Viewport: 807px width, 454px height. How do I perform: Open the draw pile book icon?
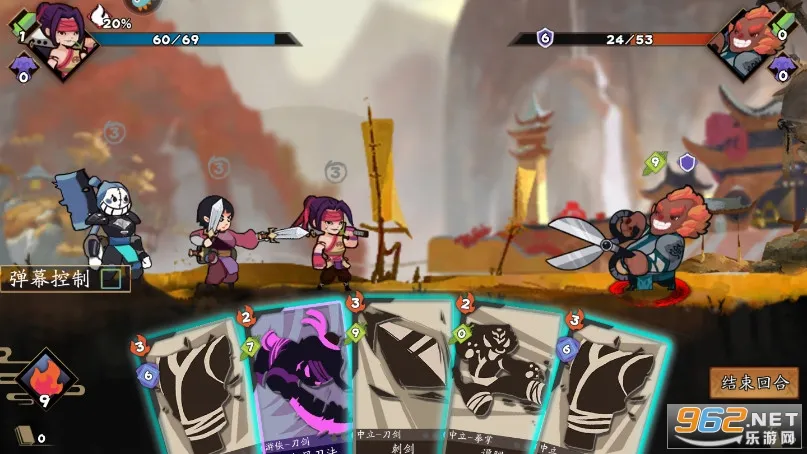[x=23, y=435]
